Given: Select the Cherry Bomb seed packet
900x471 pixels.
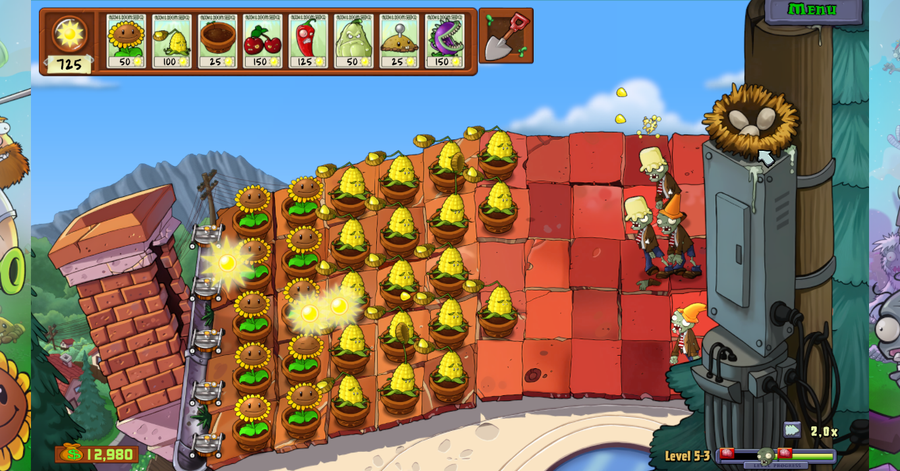Looking at the screenshot, I should tap(262, 41).
